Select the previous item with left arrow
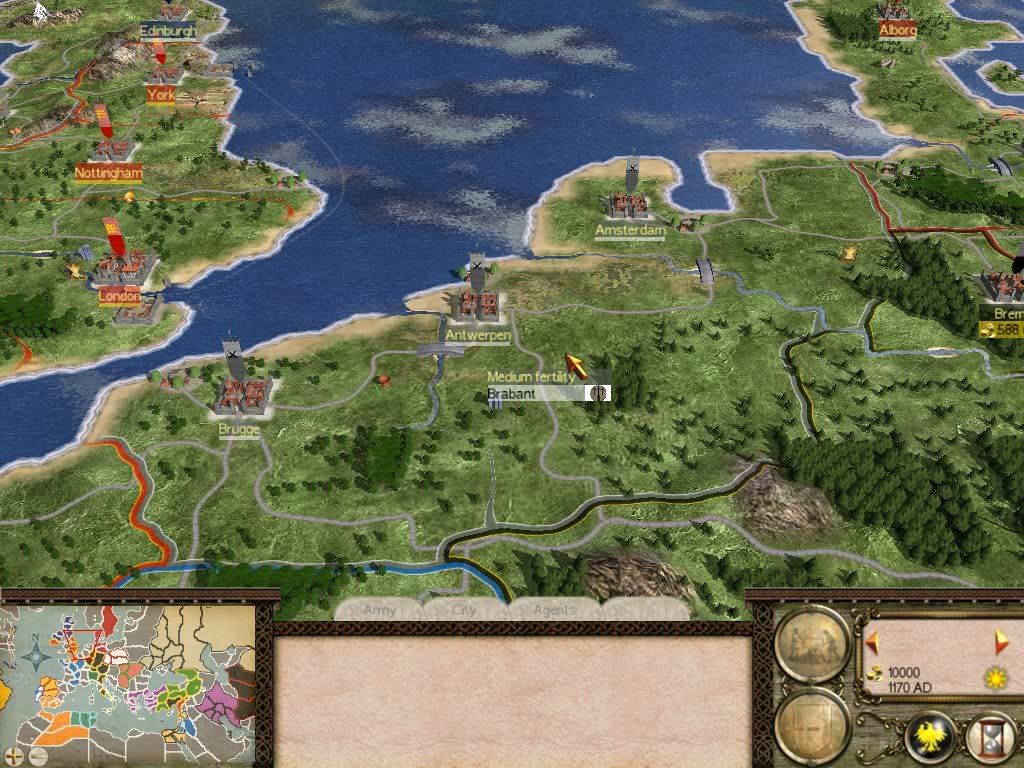The image size is (1024, 768). click(x=872, y=641)
